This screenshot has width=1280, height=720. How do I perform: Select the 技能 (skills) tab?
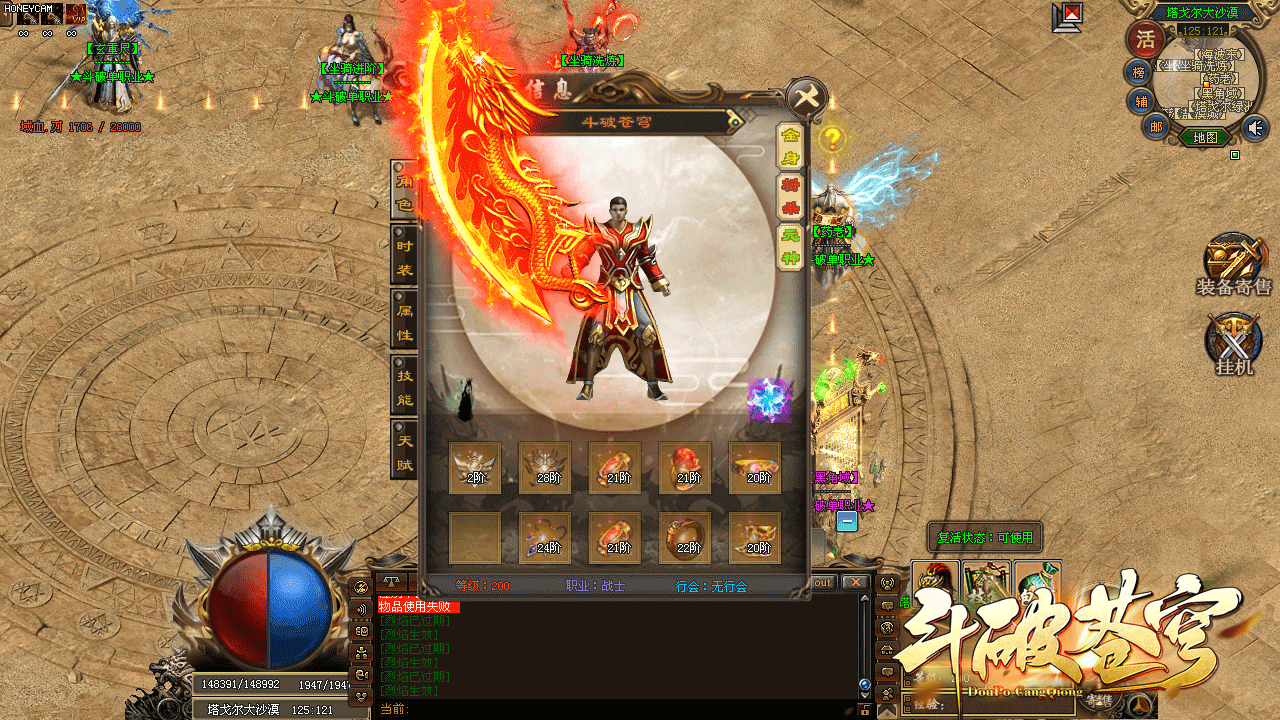click(x=404, y=387)
